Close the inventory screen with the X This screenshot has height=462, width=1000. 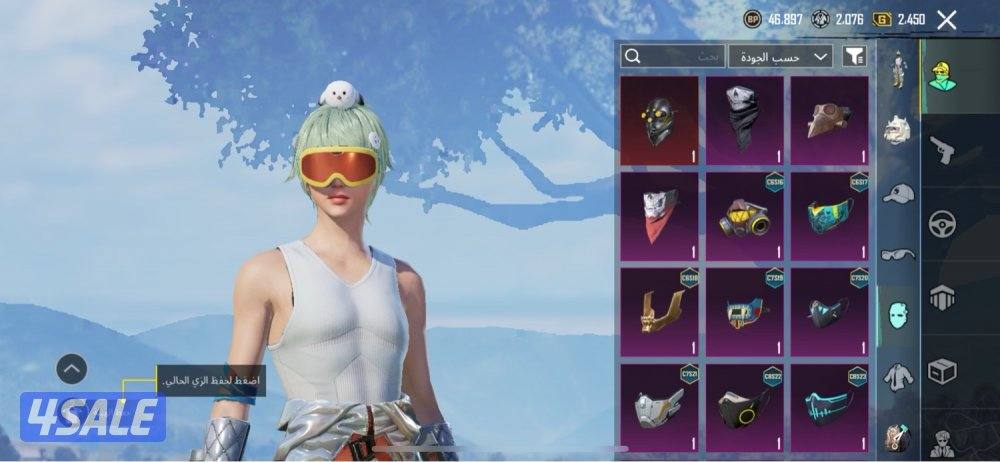tap(946, 19)
